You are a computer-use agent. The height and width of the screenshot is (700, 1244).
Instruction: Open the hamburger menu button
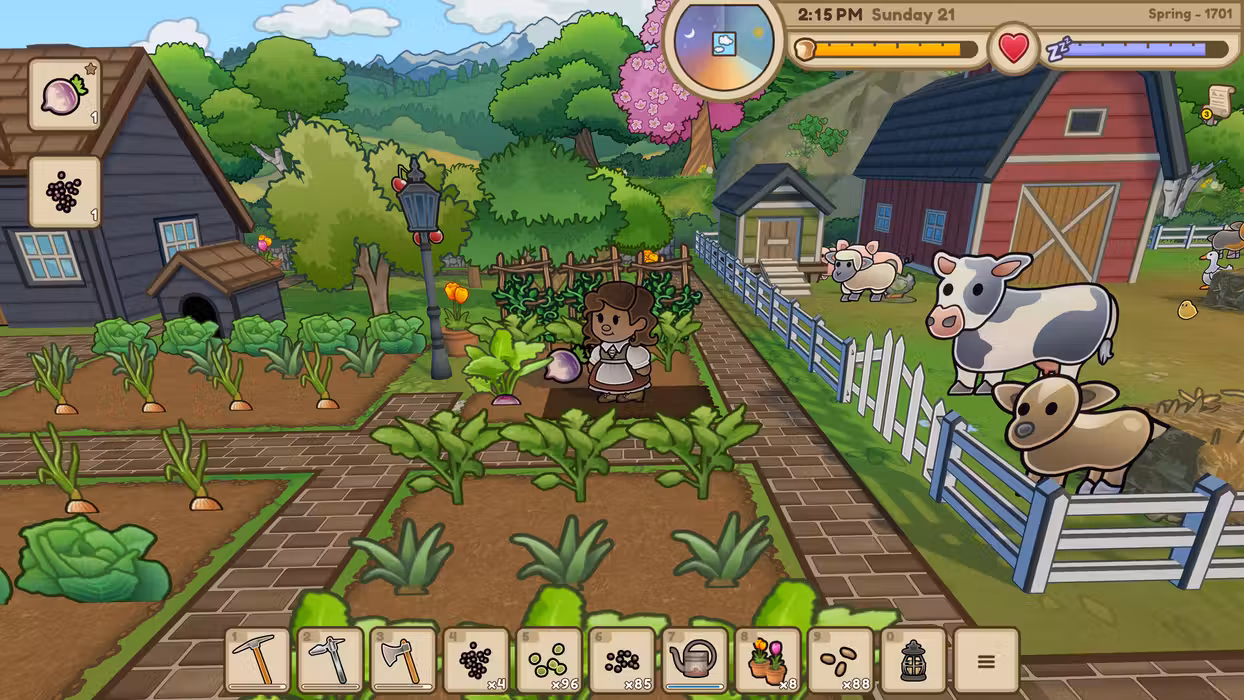(x=986, y=660)
